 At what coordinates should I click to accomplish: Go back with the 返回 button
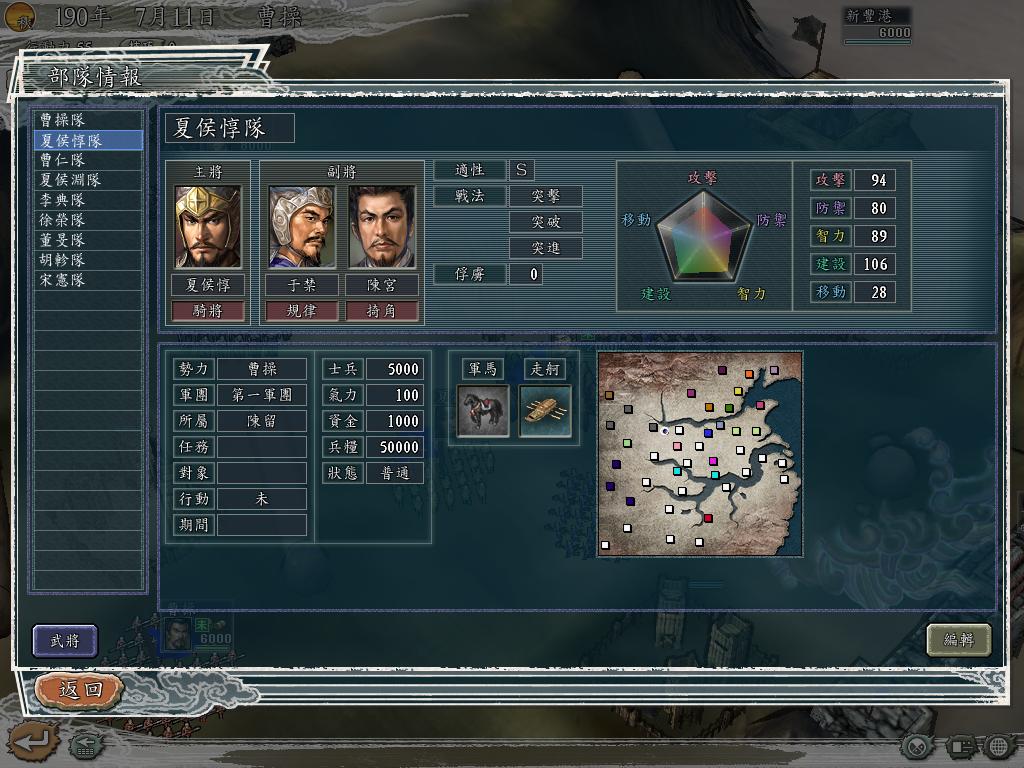(79, 689)
